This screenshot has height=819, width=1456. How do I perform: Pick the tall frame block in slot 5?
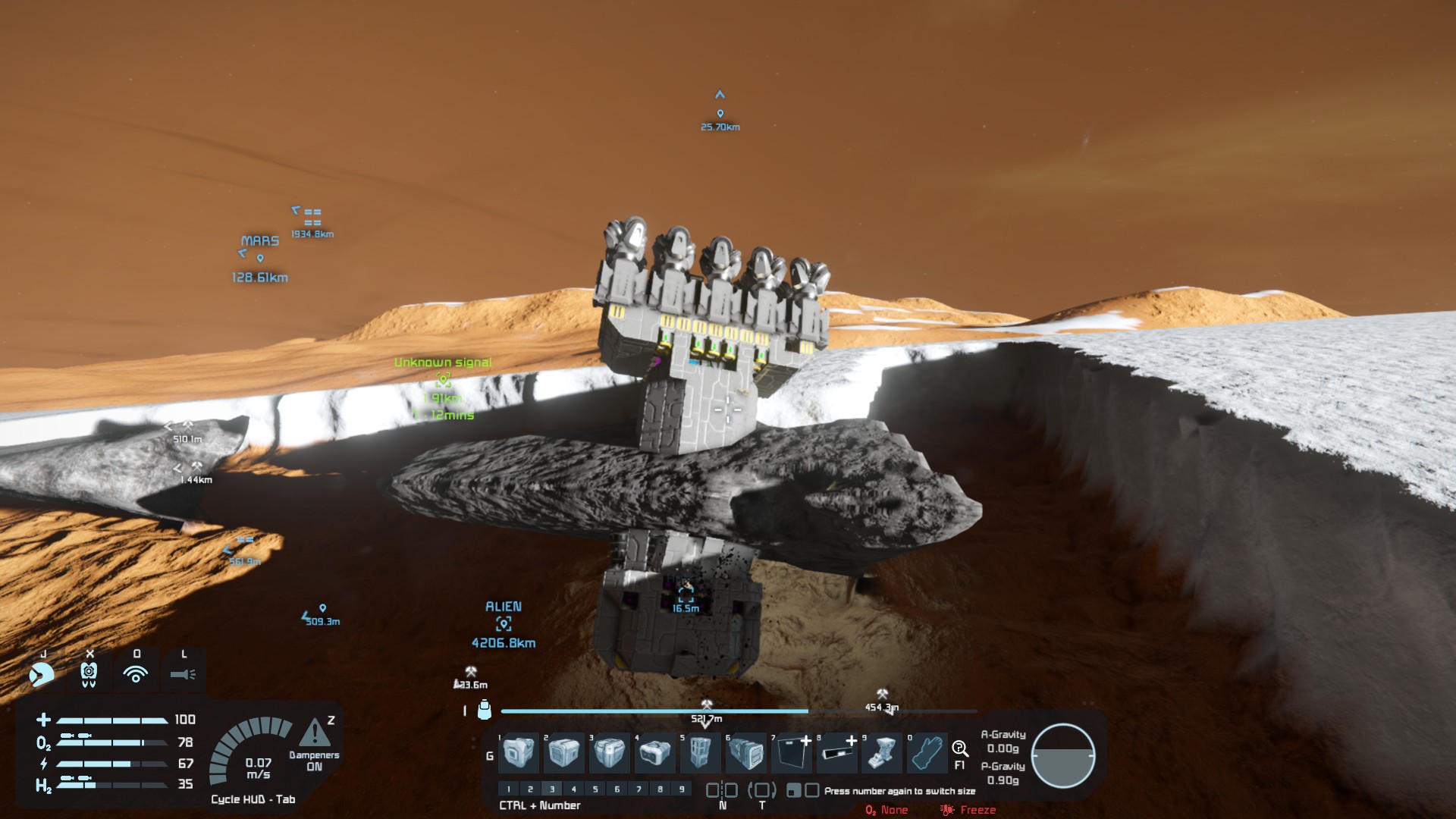700,753
